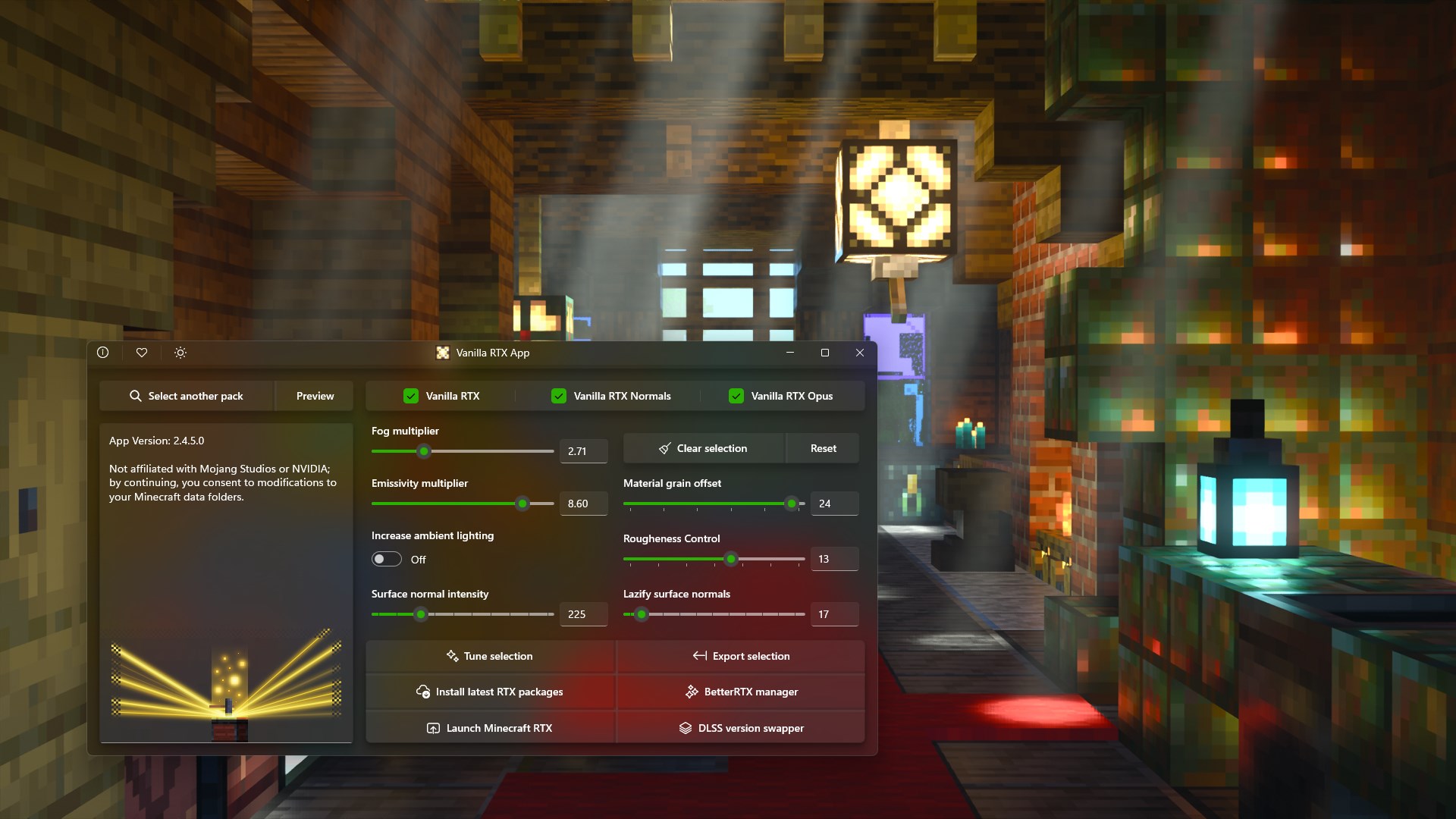Click the magnifier icon on Select another pack
1456x819 pixels.
point(136,396)
